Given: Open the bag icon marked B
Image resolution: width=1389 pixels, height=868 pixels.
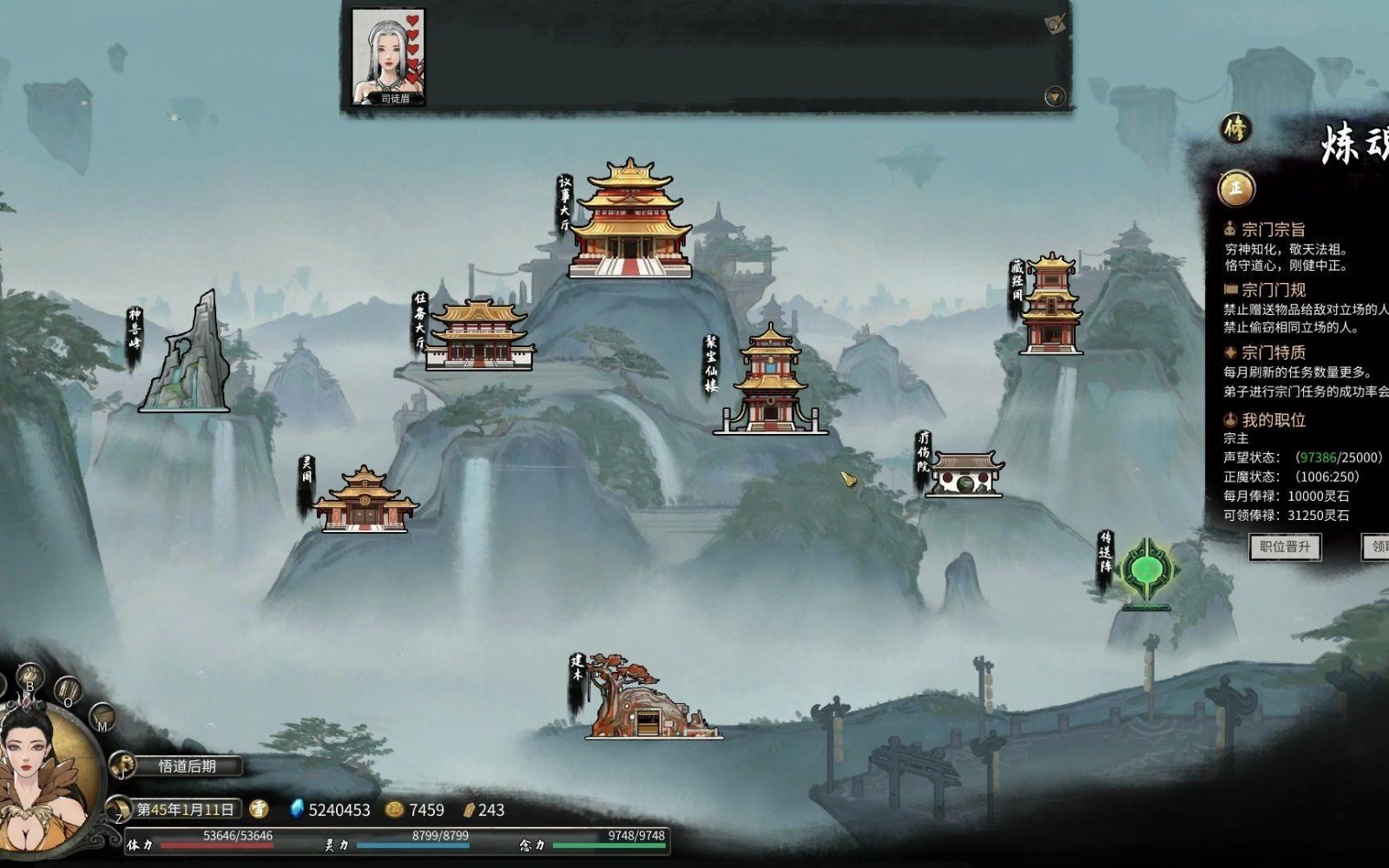Looking at the screenshot, I should (30, 678).
